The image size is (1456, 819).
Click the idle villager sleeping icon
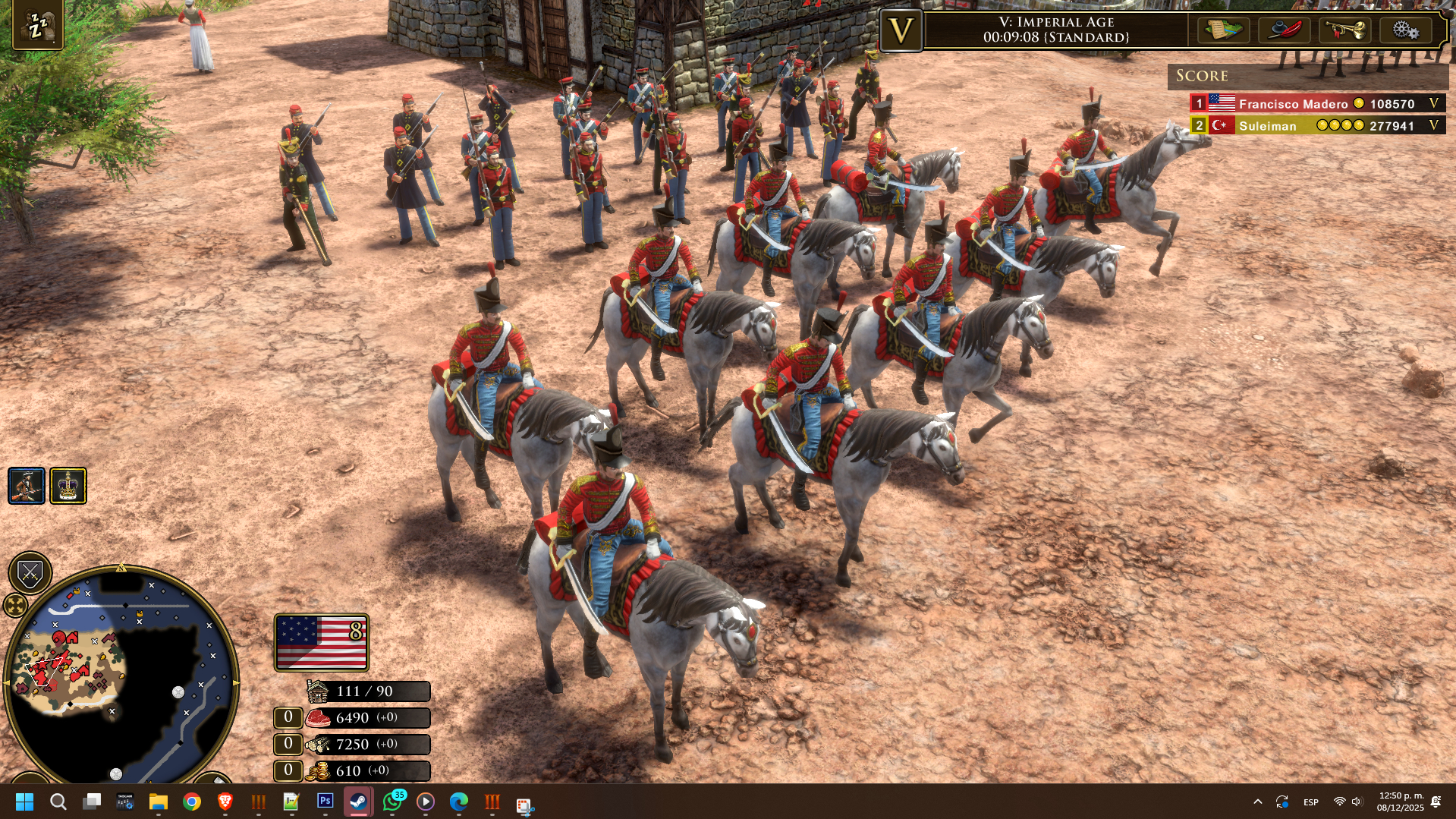(37, 26)
